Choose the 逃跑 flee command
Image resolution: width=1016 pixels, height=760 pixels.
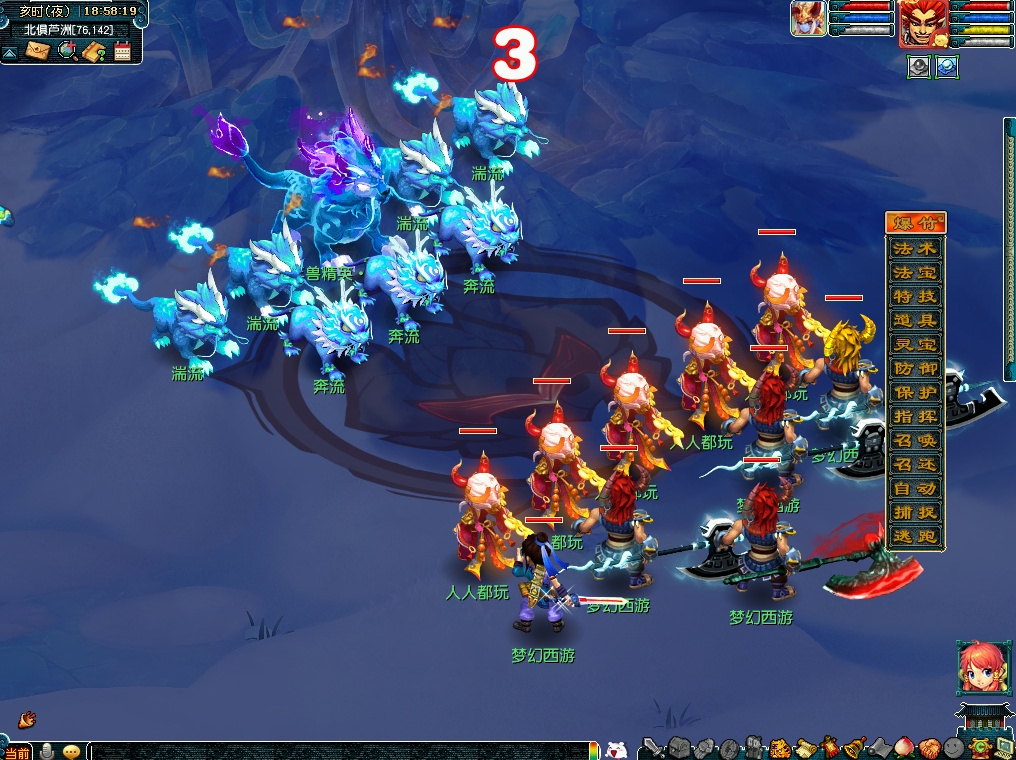coord(915,537)
